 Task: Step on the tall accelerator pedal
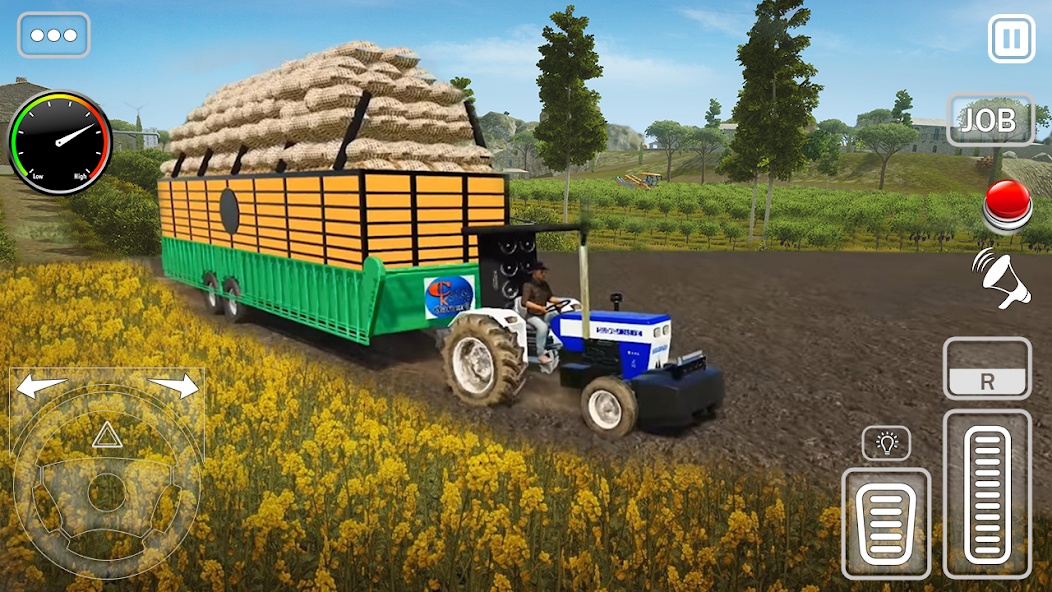987,492
